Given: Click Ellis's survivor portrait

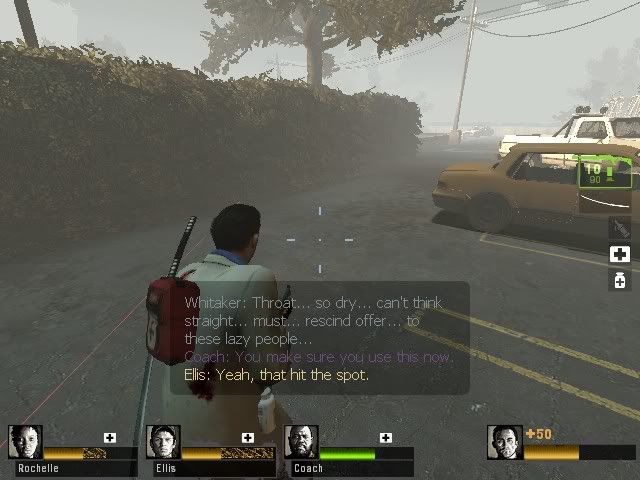Looking at the screenshot, I should [x=163, y=442].
